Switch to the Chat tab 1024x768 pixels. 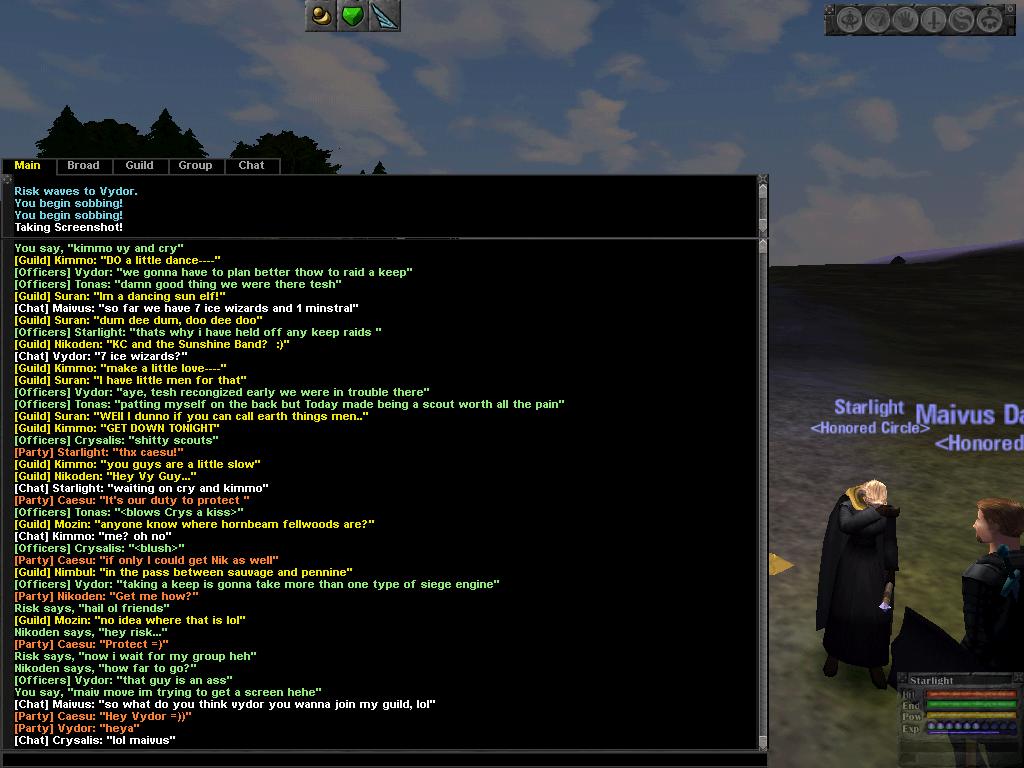(251, 166)
